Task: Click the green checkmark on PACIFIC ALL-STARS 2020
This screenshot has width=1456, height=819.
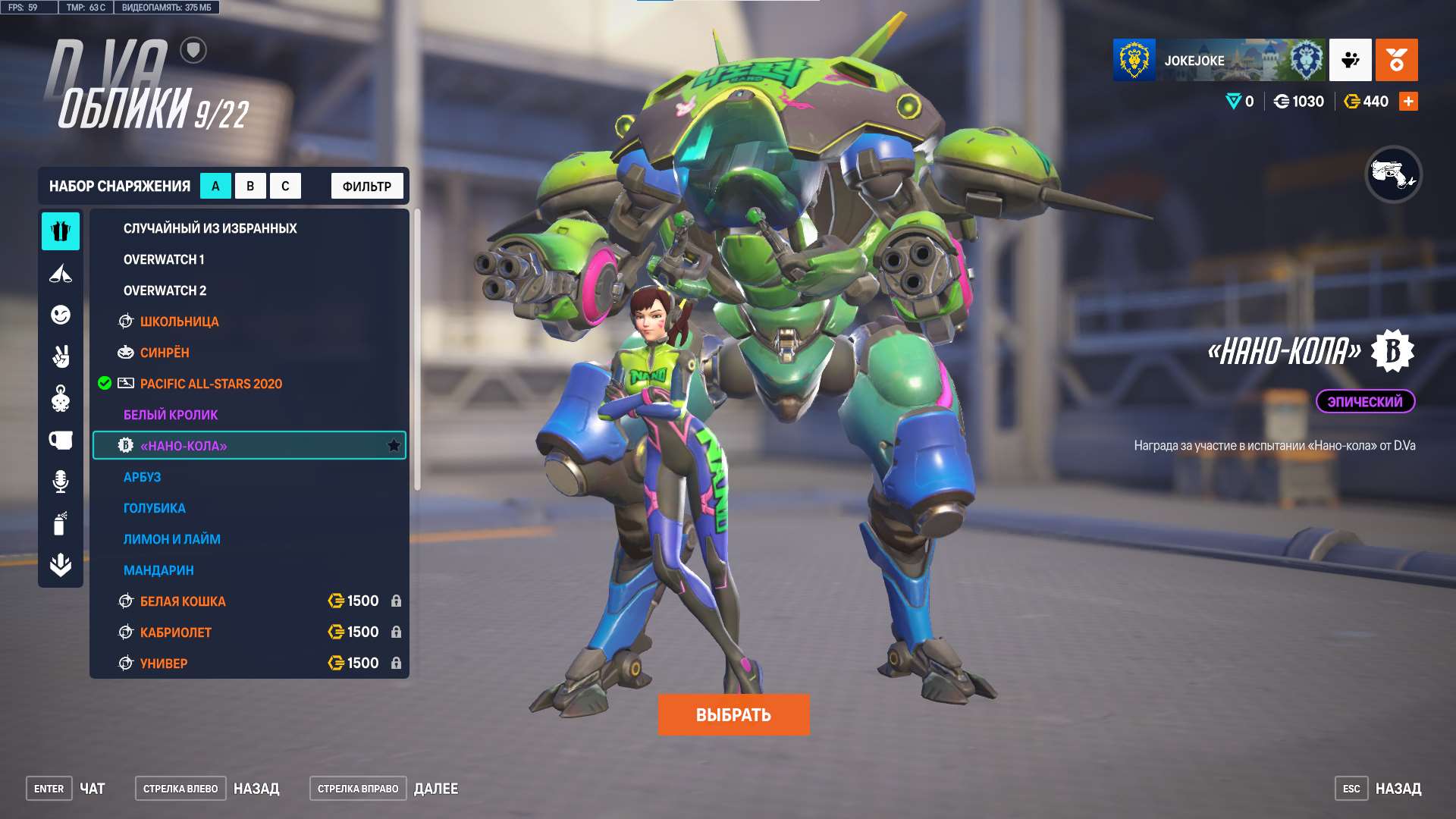Action: coord(103,383)
